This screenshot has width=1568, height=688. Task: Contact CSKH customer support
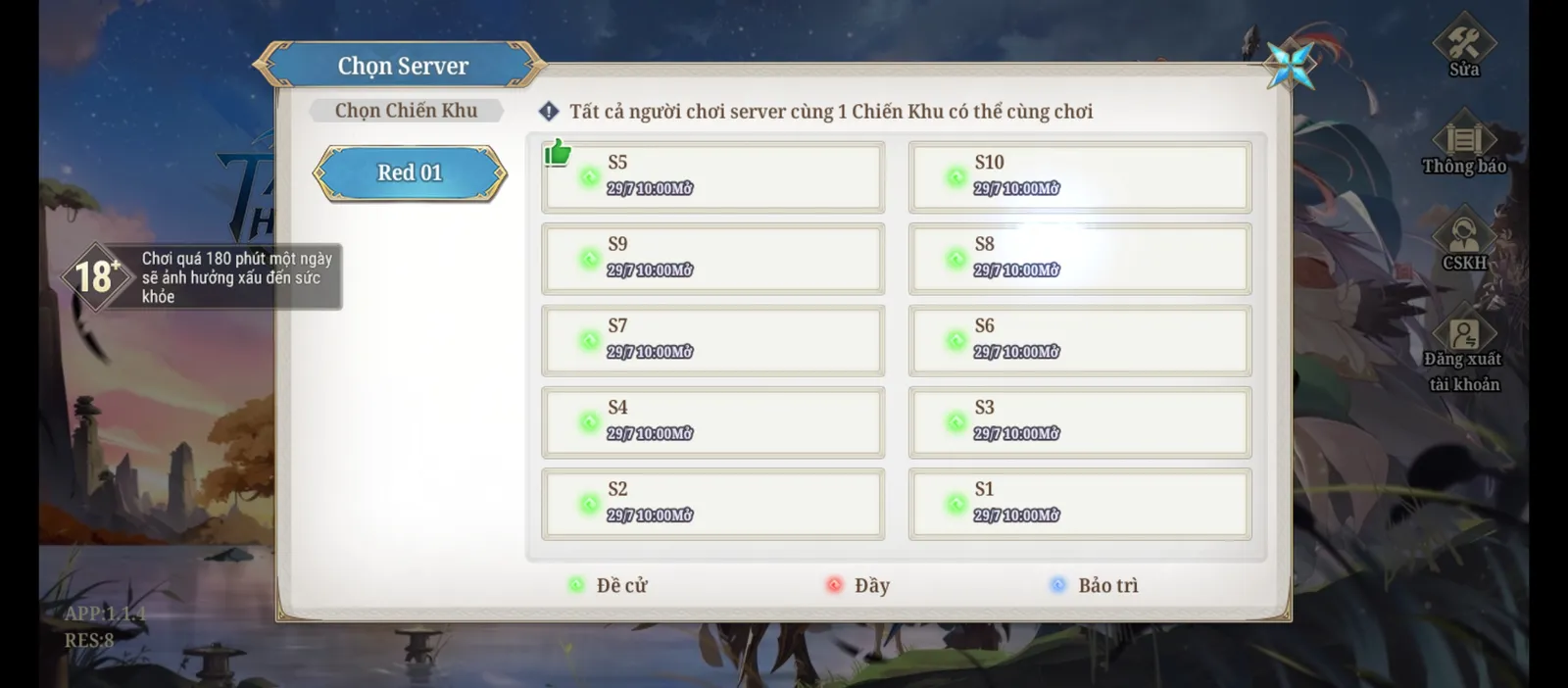point(1464,241)
